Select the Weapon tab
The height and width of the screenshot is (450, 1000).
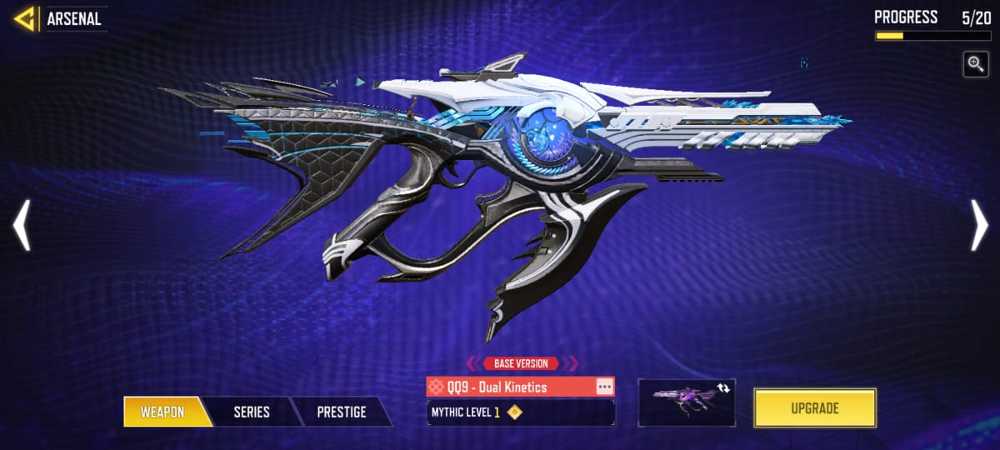163,411
